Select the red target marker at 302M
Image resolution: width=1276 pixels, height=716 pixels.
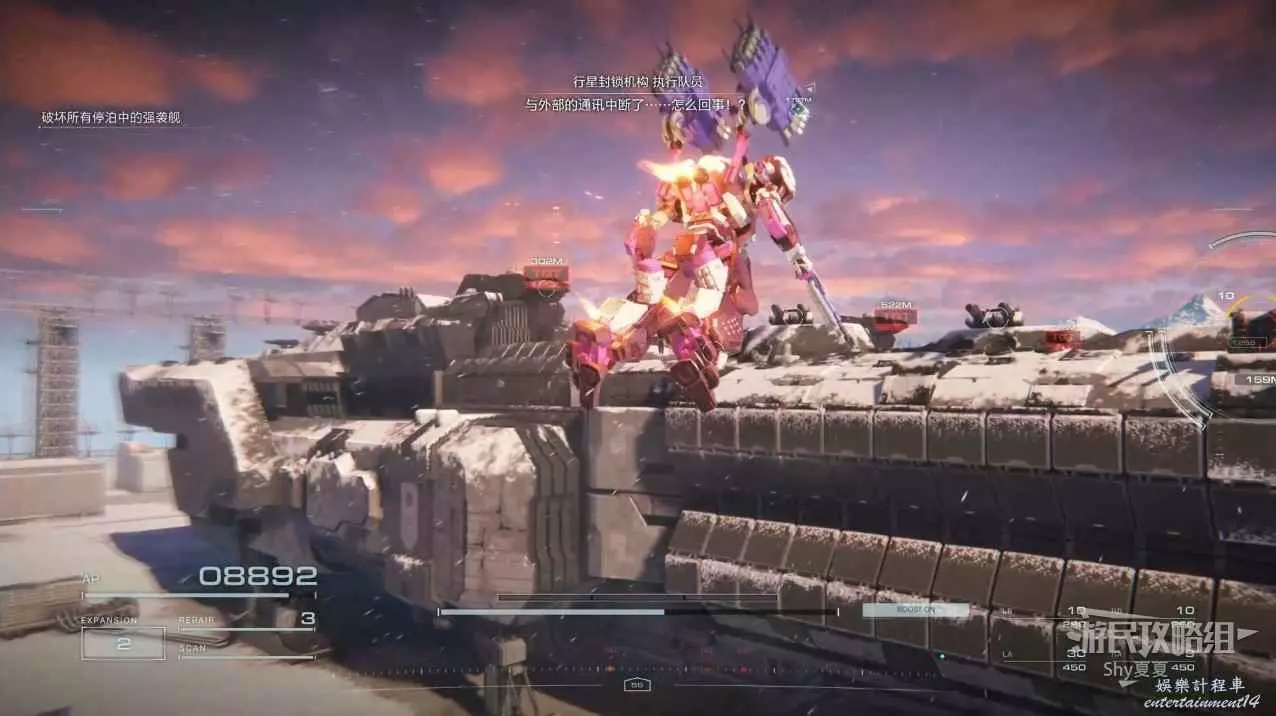[546, 273]
